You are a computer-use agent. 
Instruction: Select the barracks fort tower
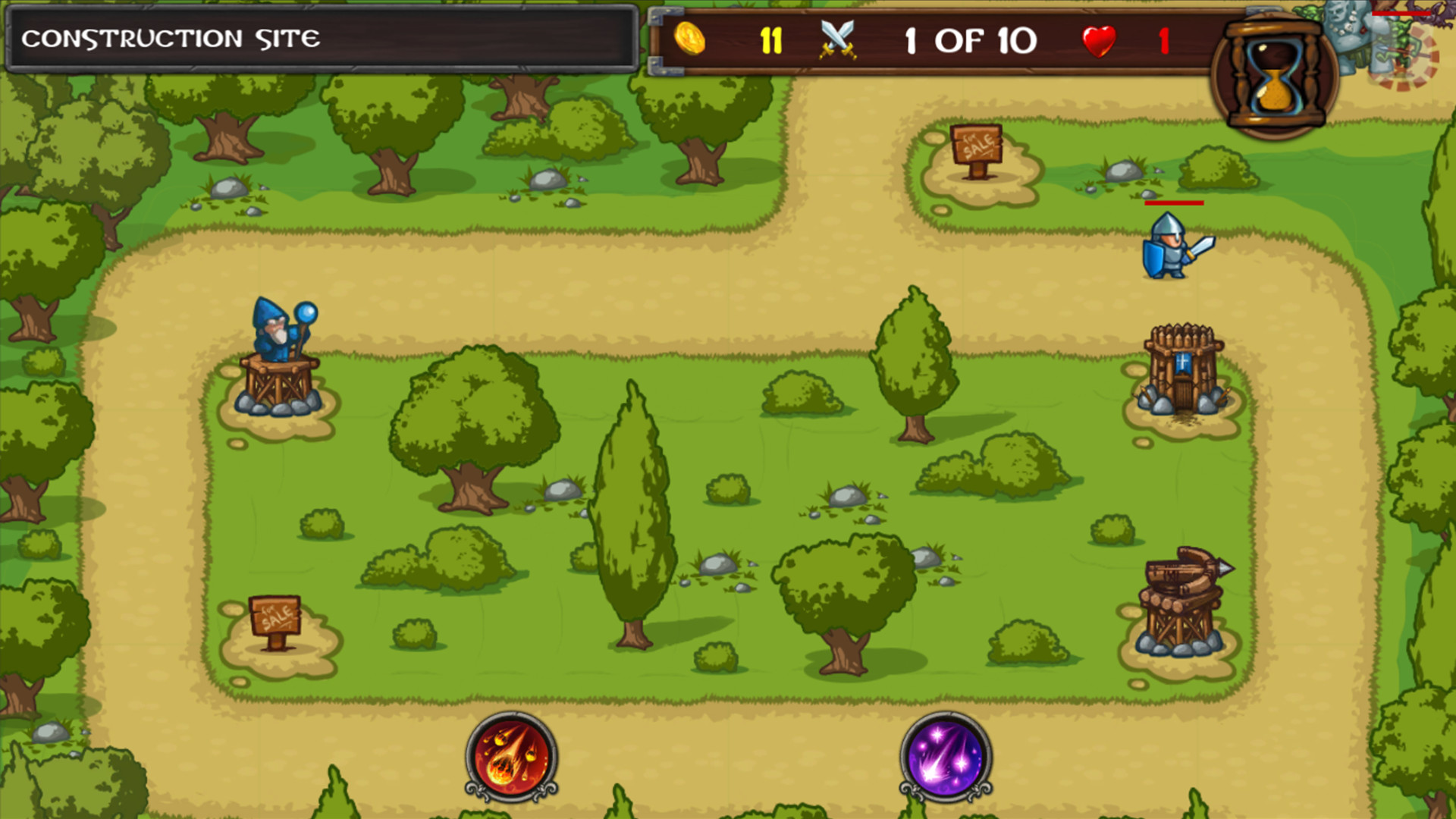coord(1184,372)
